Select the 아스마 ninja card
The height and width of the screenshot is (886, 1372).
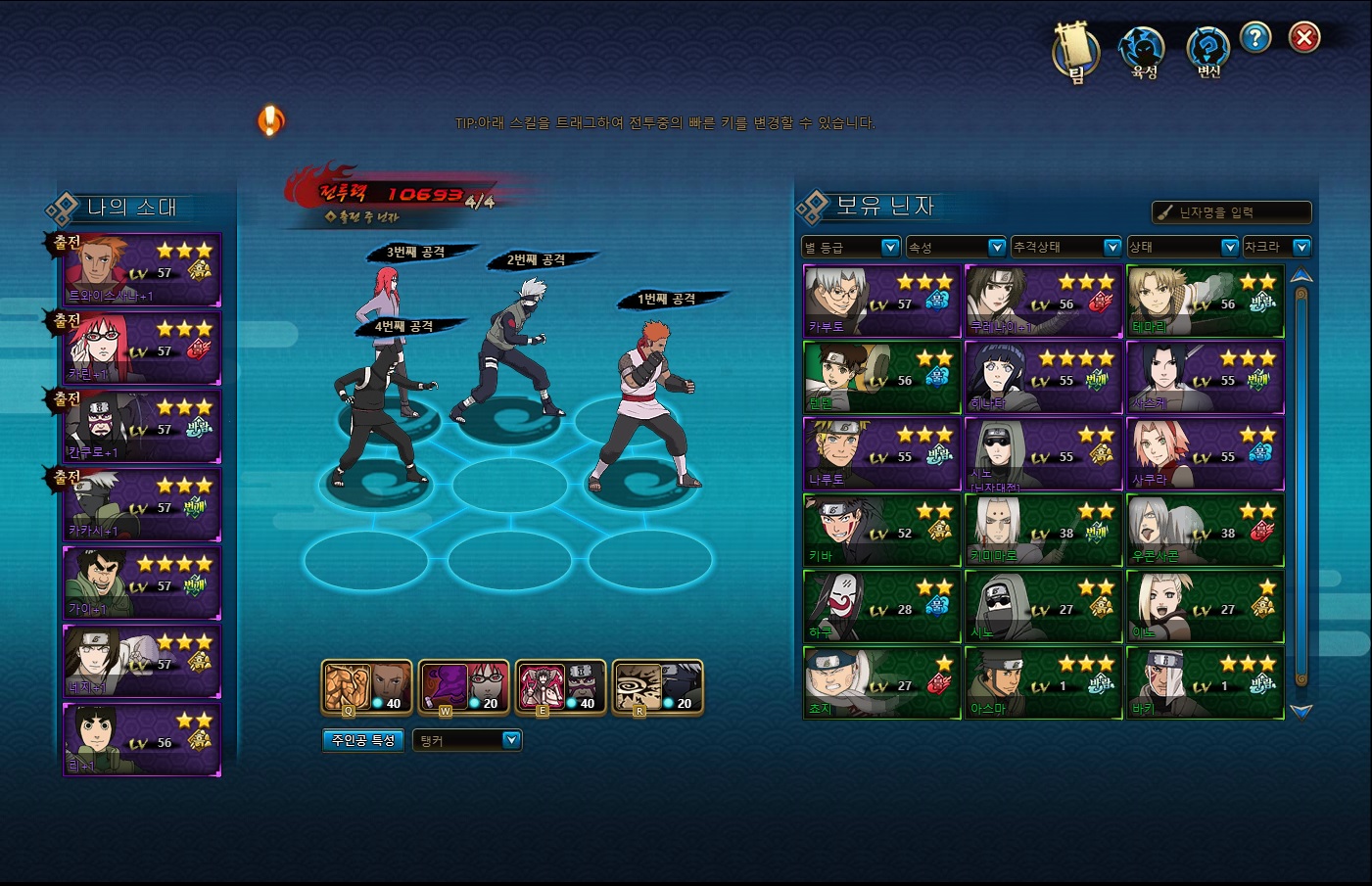coord(1043,683)
